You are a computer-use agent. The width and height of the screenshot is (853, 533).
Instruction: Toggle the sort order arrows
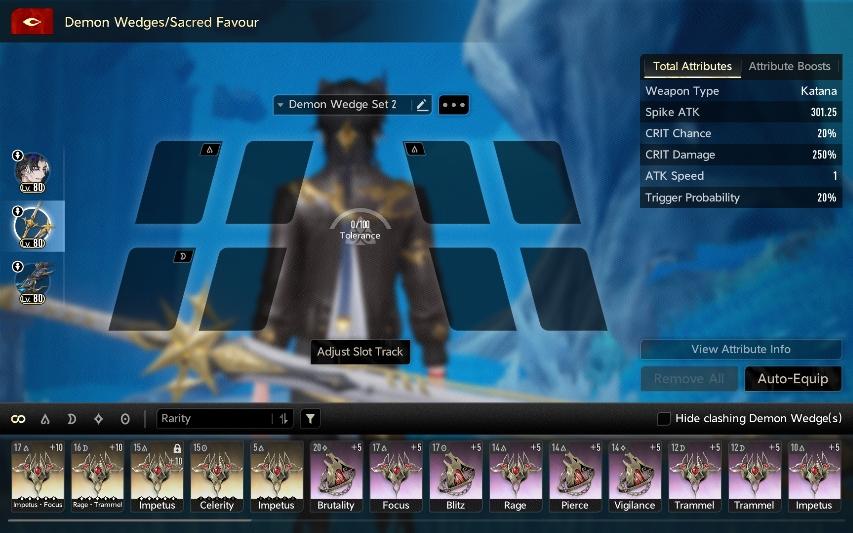click(x=284, y=418)
